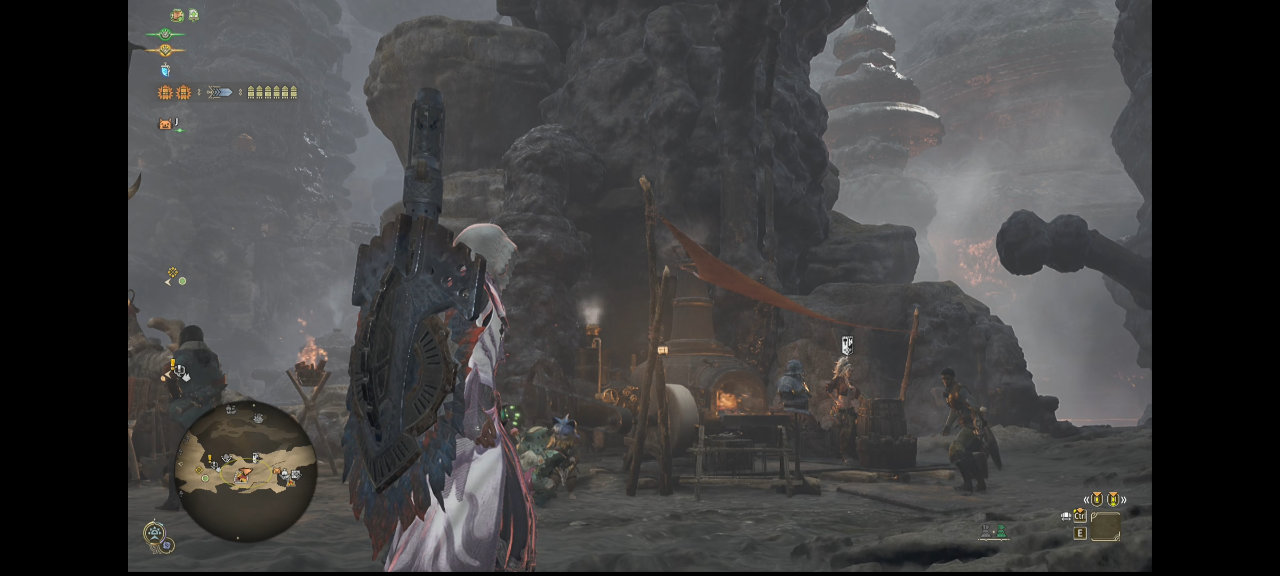Viewport: 1280px width, 576px height.
Task: Open the circular minimap
Action: pos(245,471)
